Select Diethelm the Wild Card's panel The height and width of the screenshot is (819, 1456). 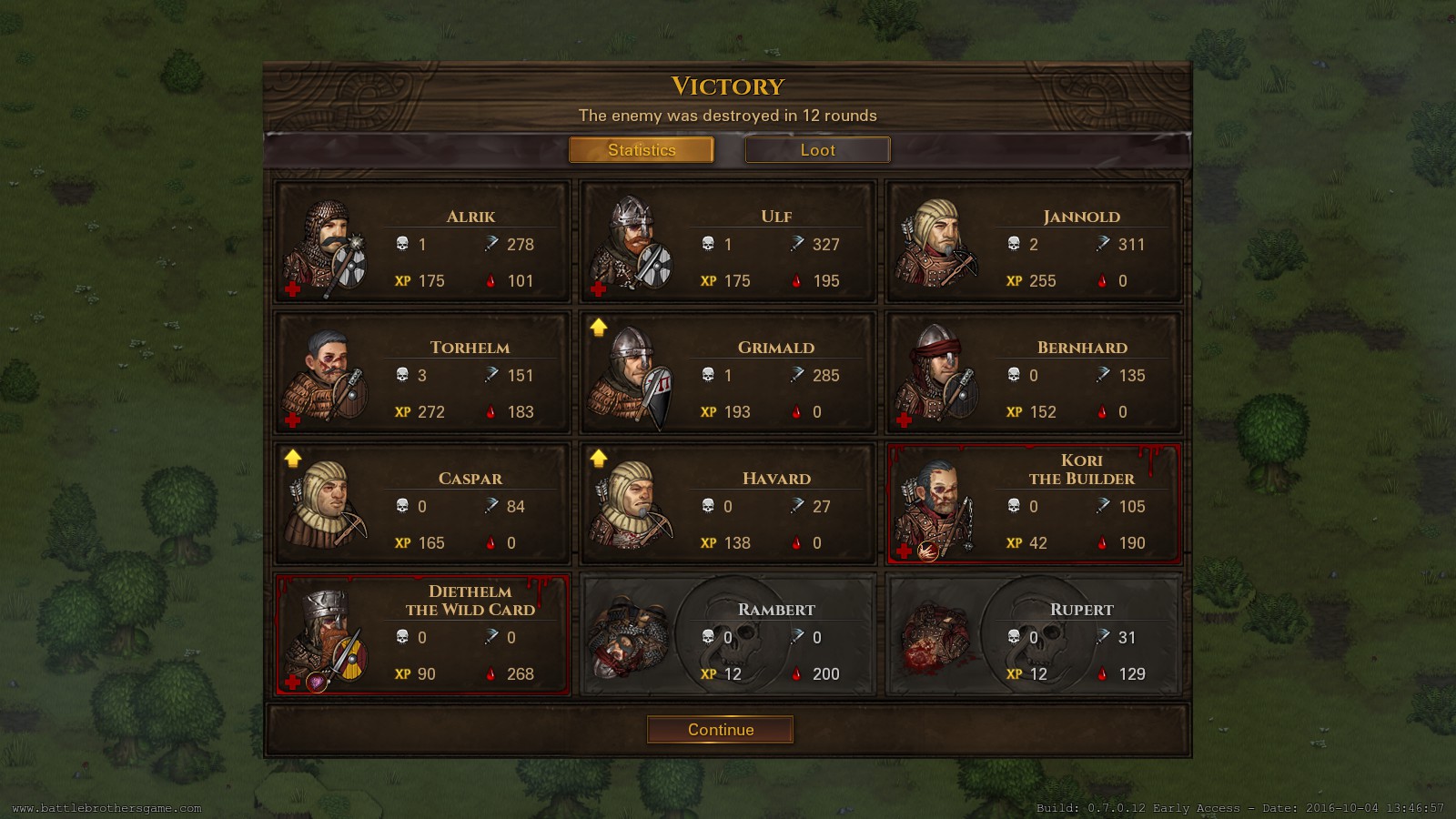coord(422,635)
